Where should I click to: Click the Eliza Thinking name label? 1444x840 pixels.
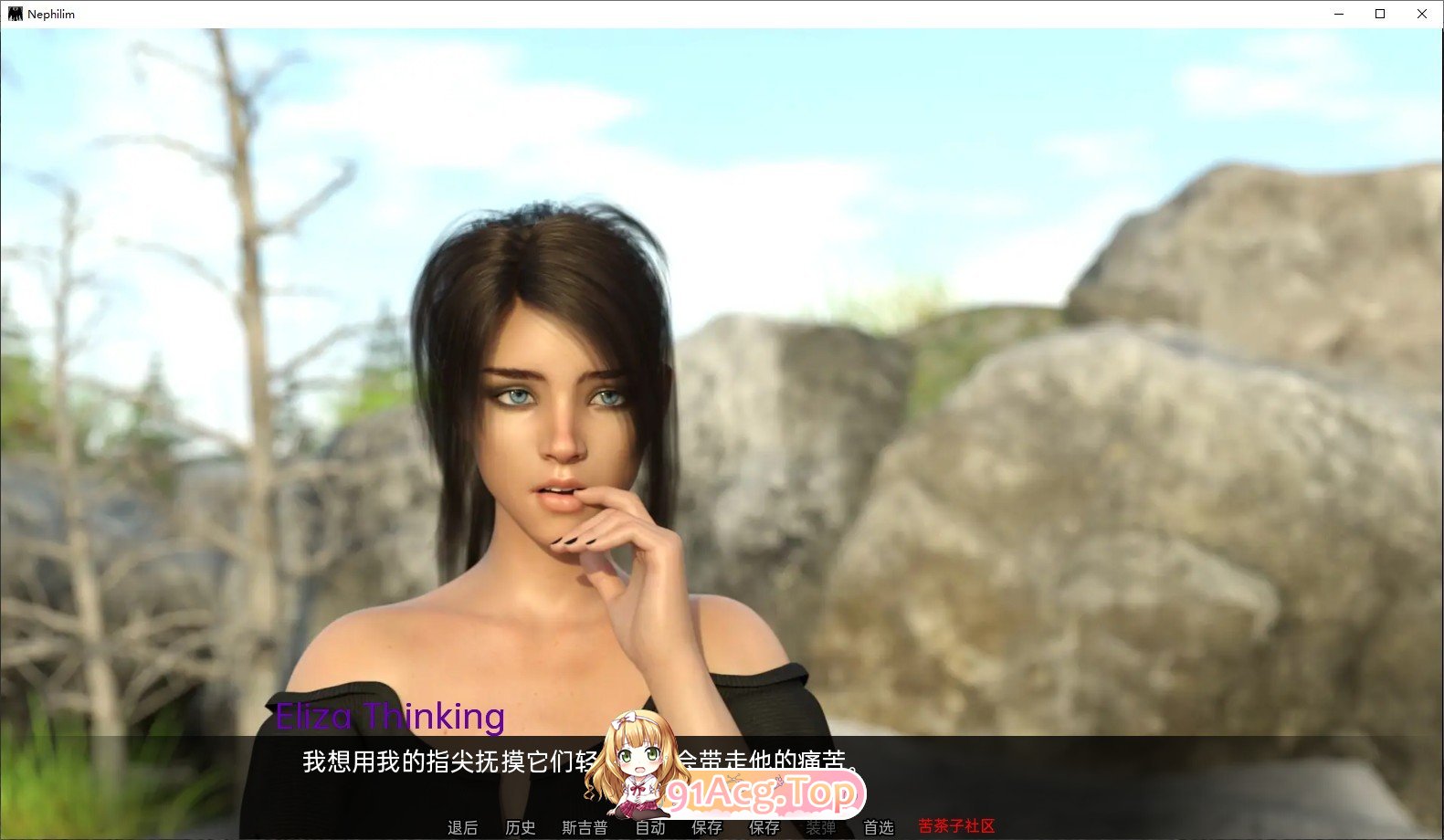[x=391, y=718]
